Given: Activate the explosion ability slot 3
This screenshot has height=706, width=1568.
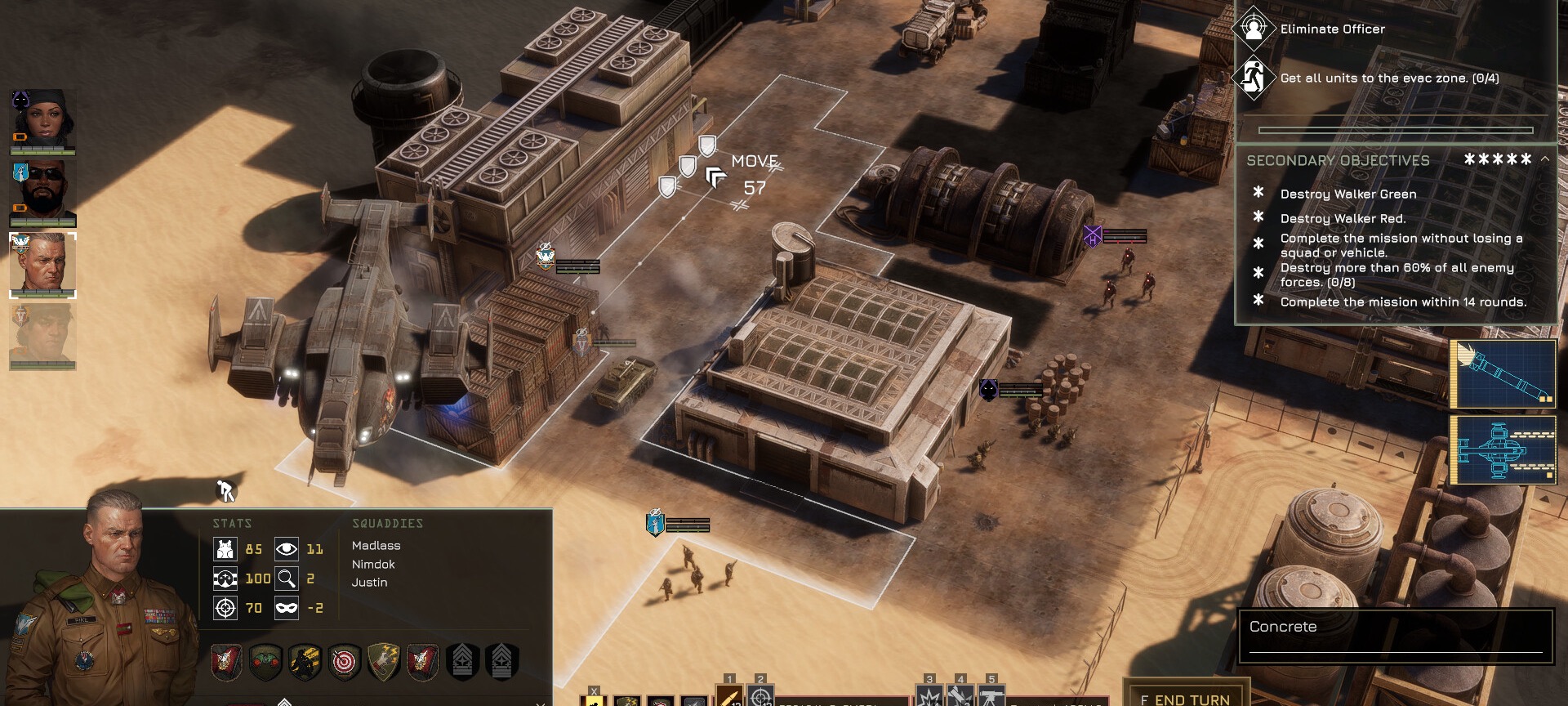Looking at the screenshot, I should 929,697.
